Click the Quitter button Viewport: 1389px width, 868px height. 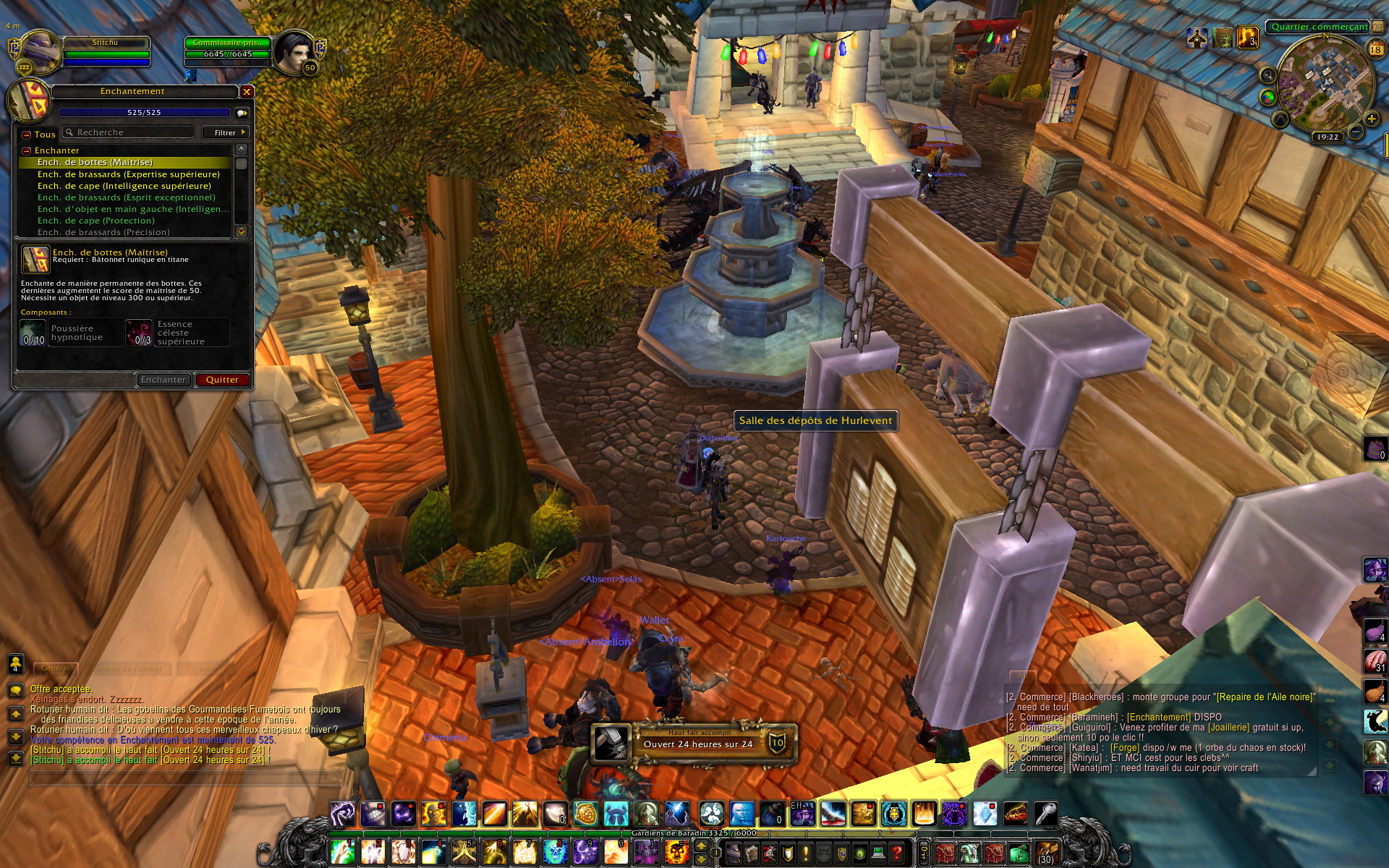pos(222,380)
